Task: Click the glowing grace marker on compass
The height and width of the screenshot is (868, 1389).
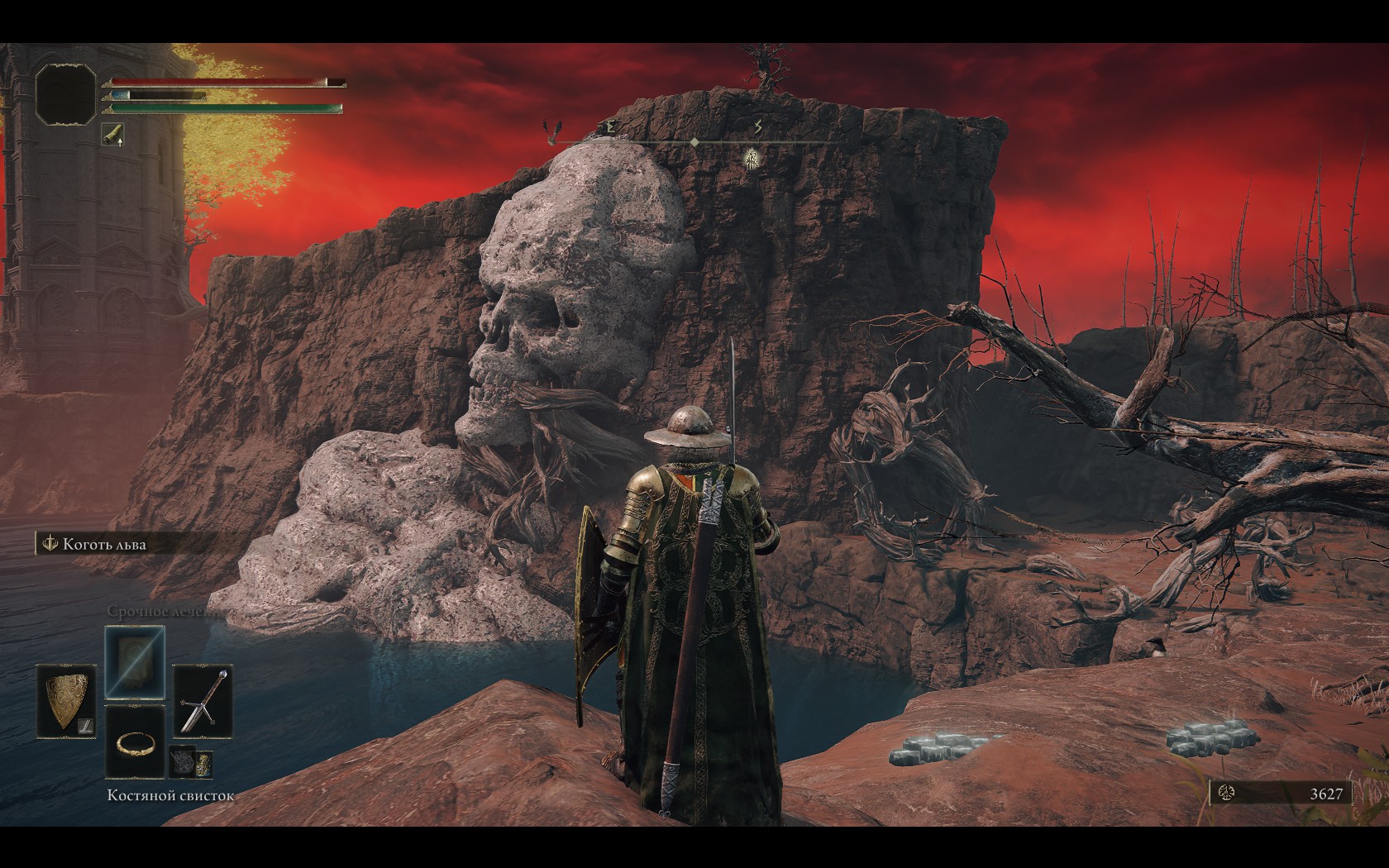Action: point(751,157)
